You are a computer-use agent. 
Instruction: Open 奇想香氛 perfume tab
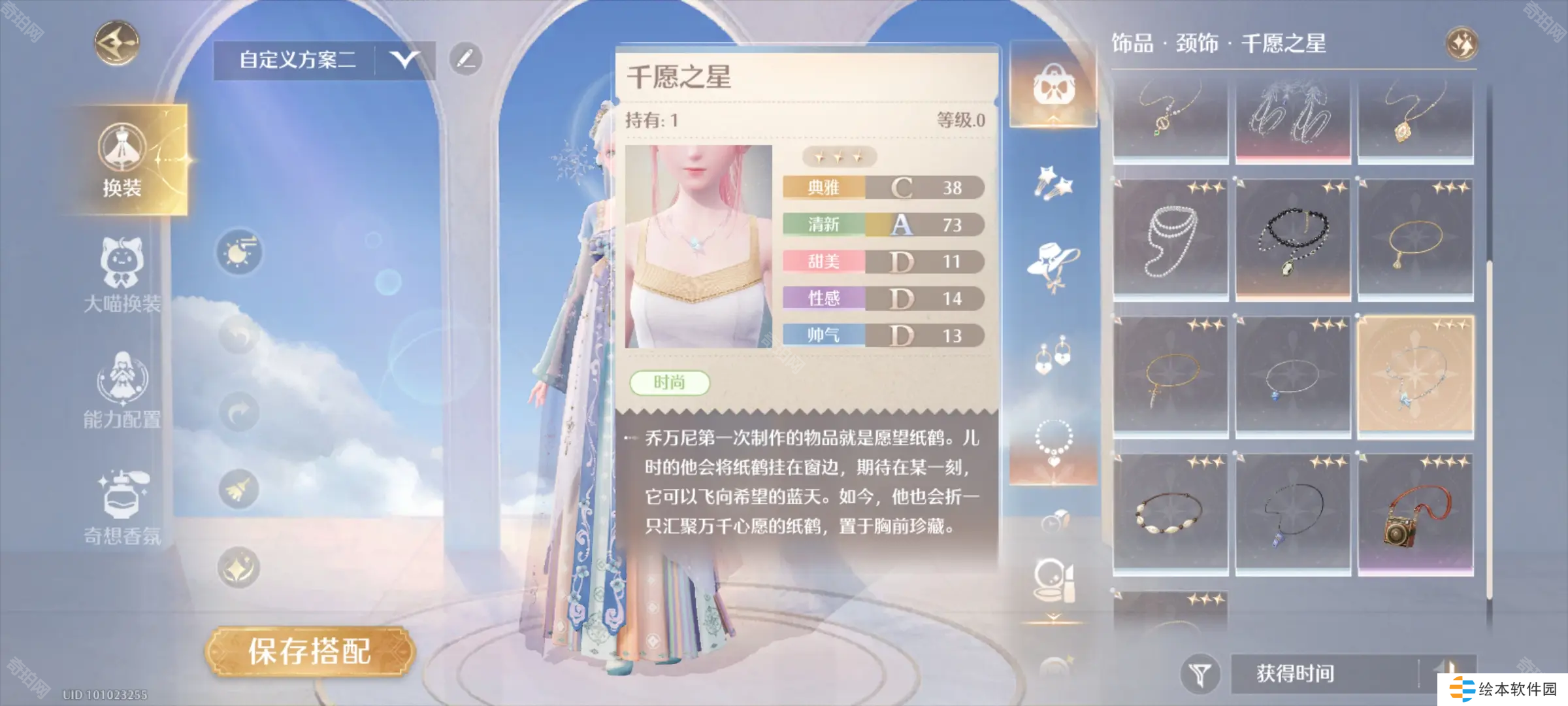[x=122, y=507]
